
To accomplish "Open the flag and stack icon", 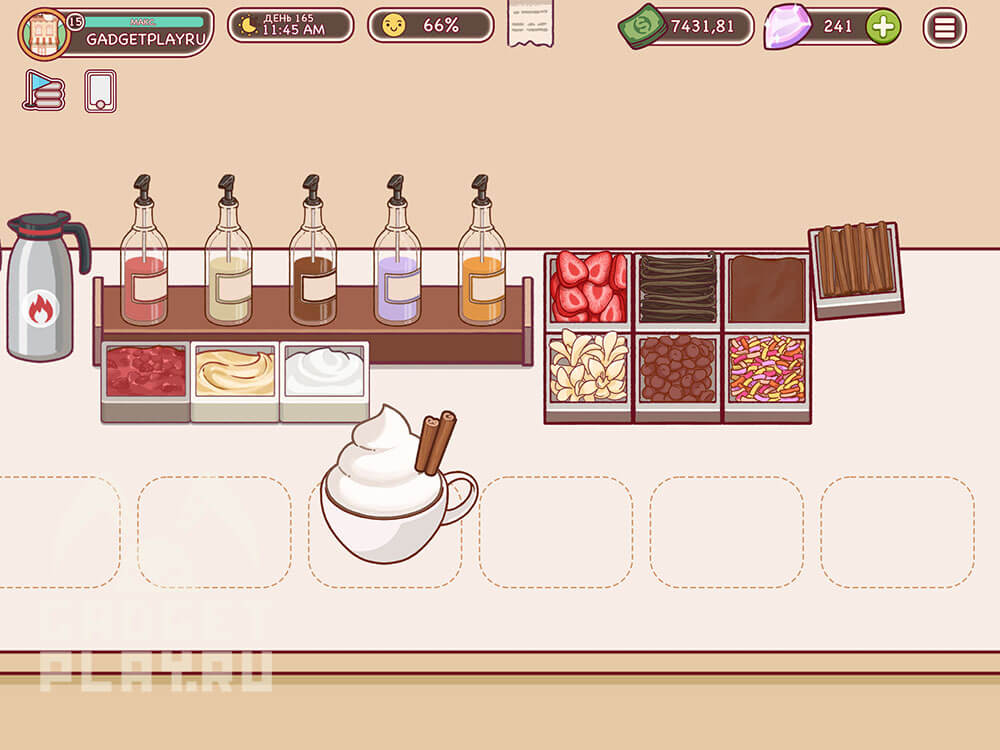I will tap(43, 91).
